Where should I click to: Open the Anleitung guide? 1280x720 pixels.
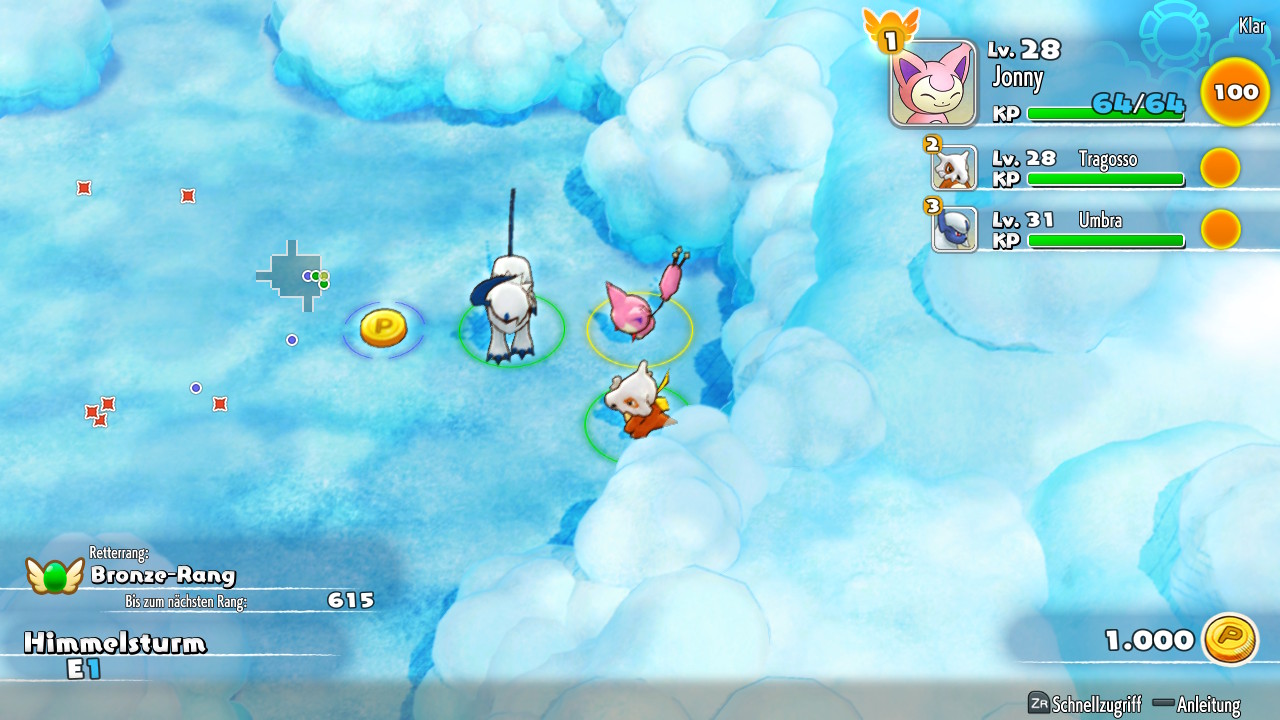(x=1196, y=704)
